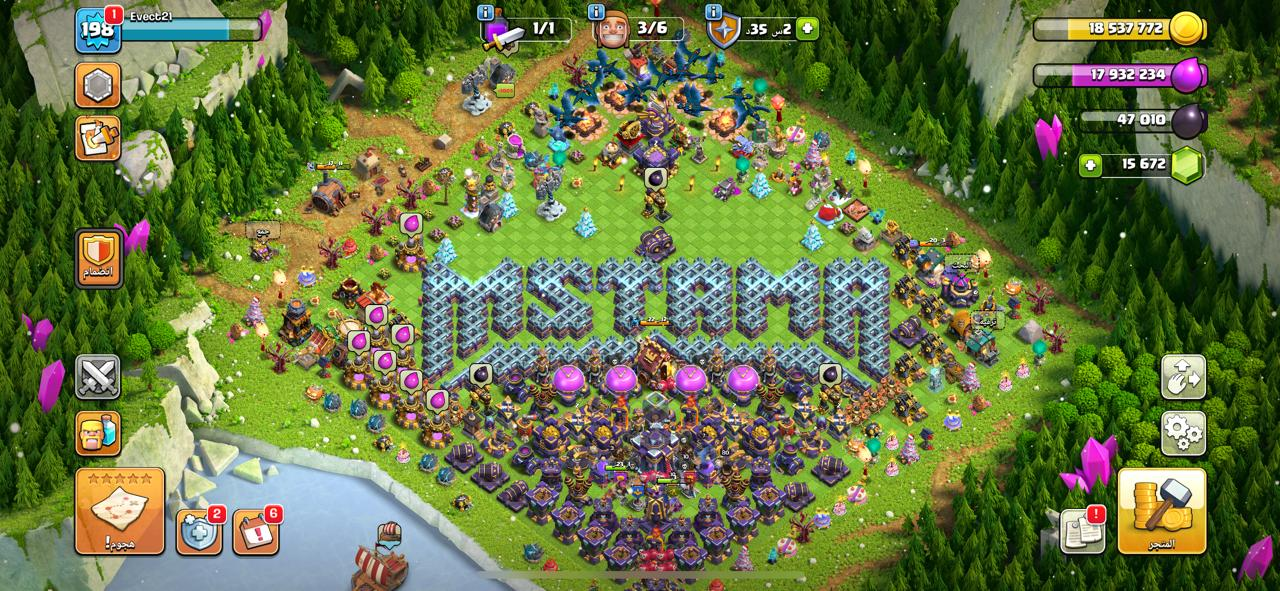
Task: Open the clan Join shield button
Action: pos(98,257)
